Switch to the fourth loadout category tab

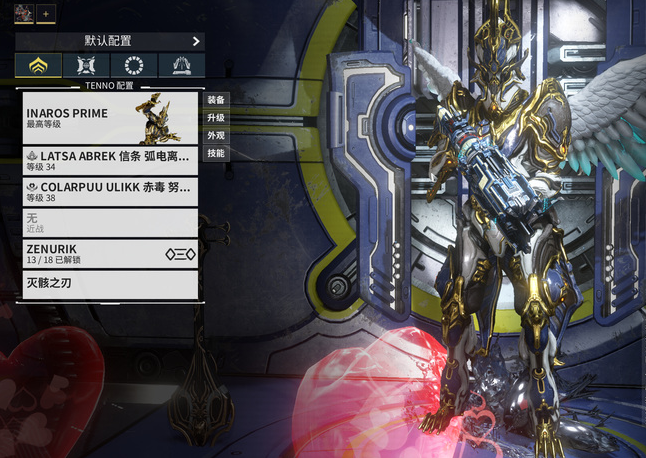click(x=182, y=66)
